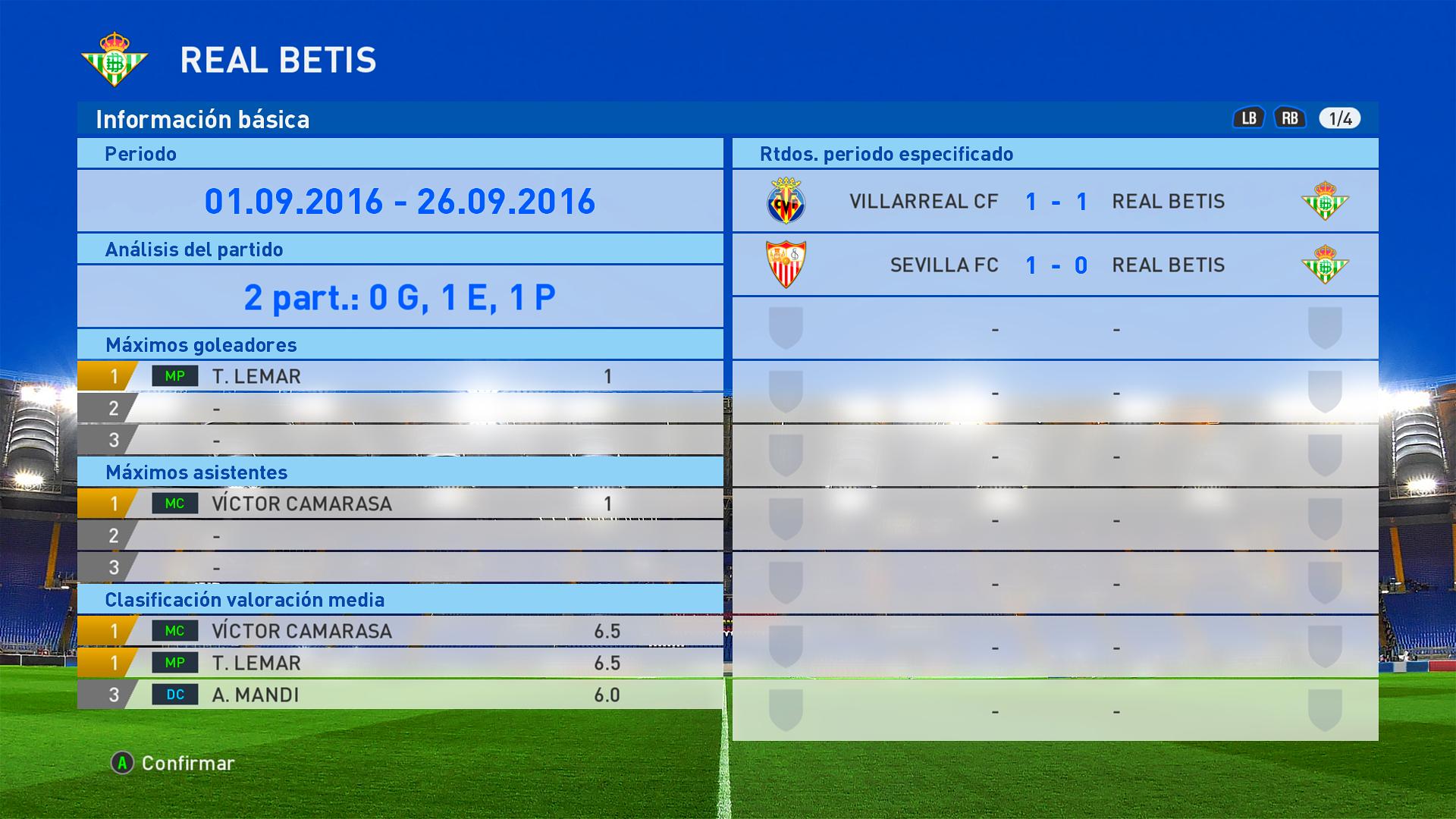This screenshot has width=1456, height=819.
Task: Select T. Lemar's 6.5 rating row
Action: (400, 663)
